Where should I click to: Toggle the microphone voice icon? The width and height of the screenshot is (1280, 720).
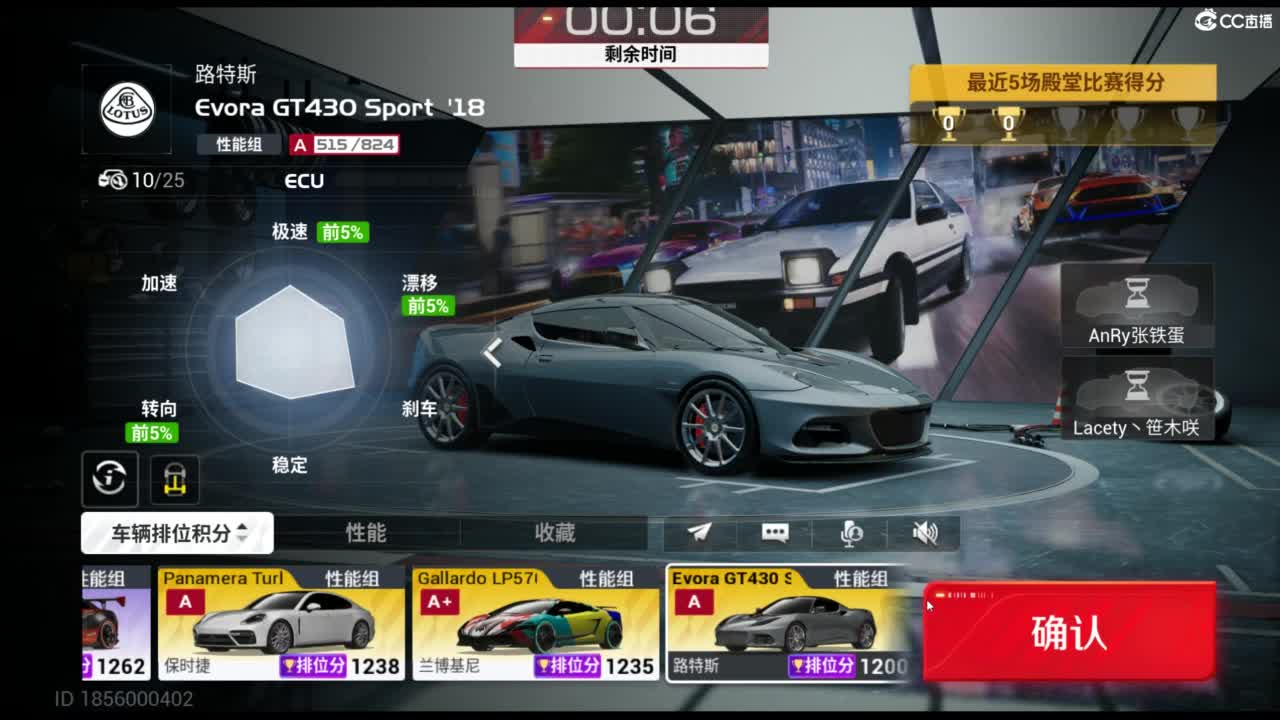pos(851,533)
